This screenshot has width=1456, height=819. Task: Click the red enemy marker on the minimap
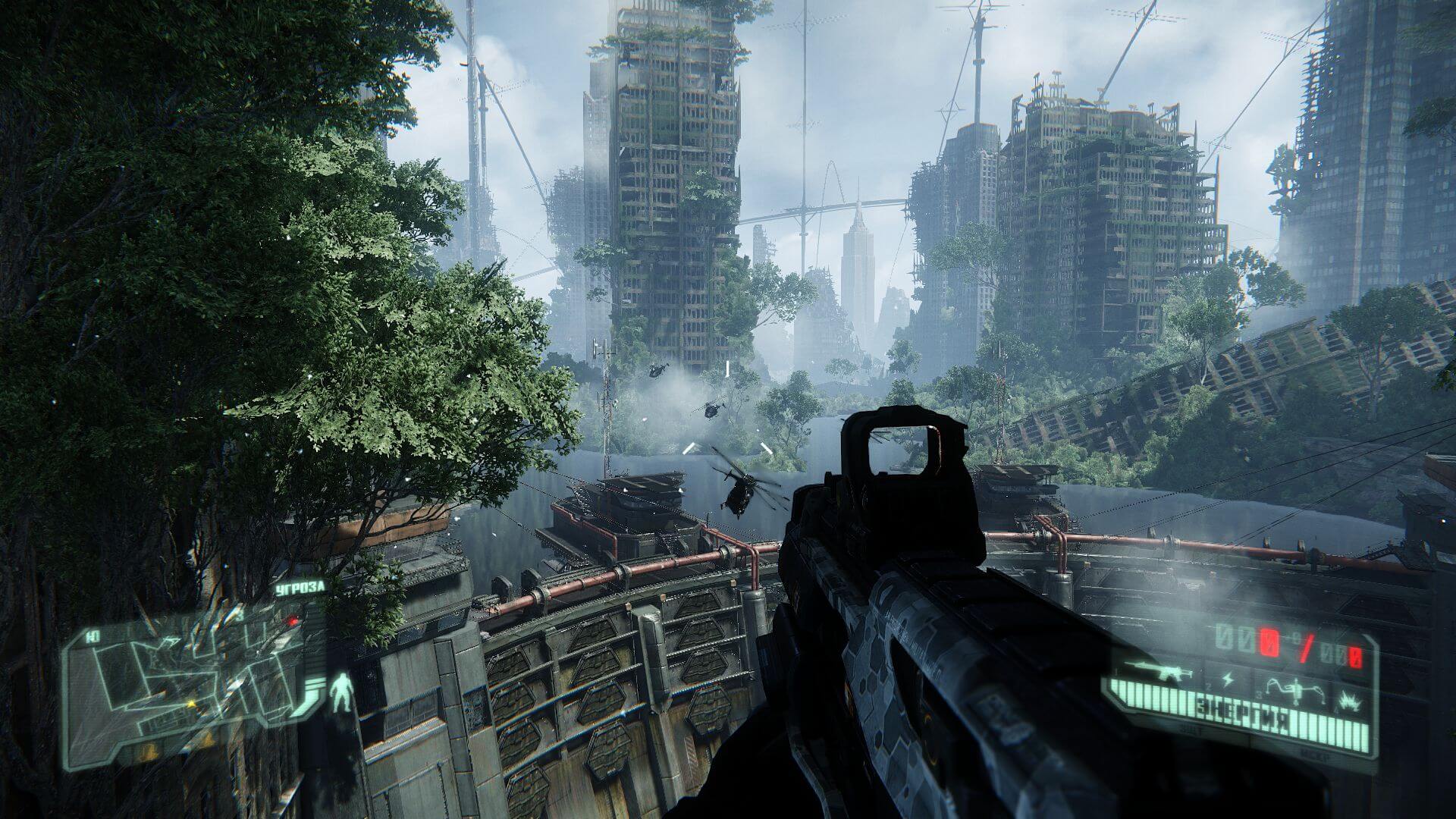pos(292,620)
